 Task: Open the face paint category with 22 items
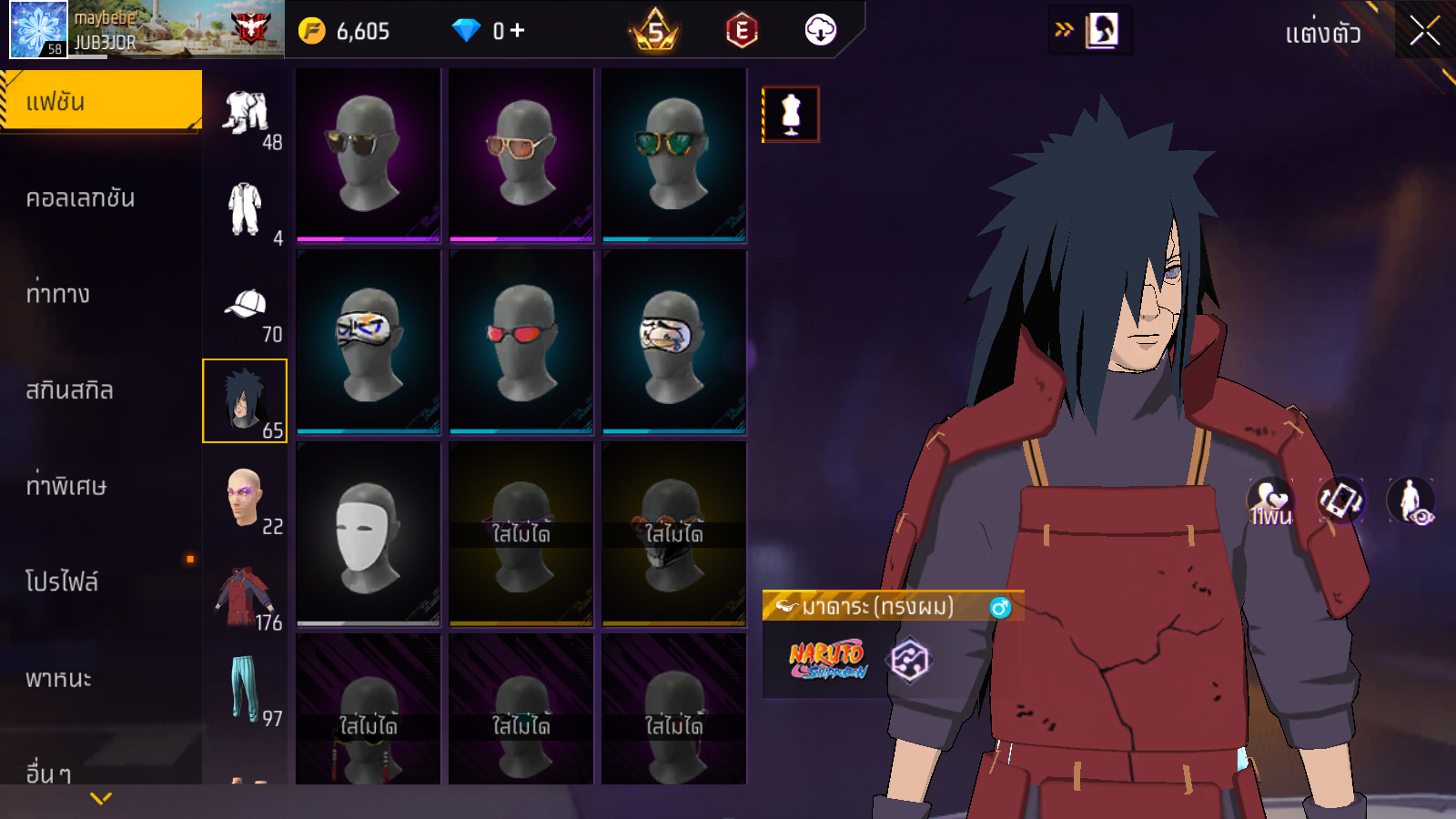246,499
